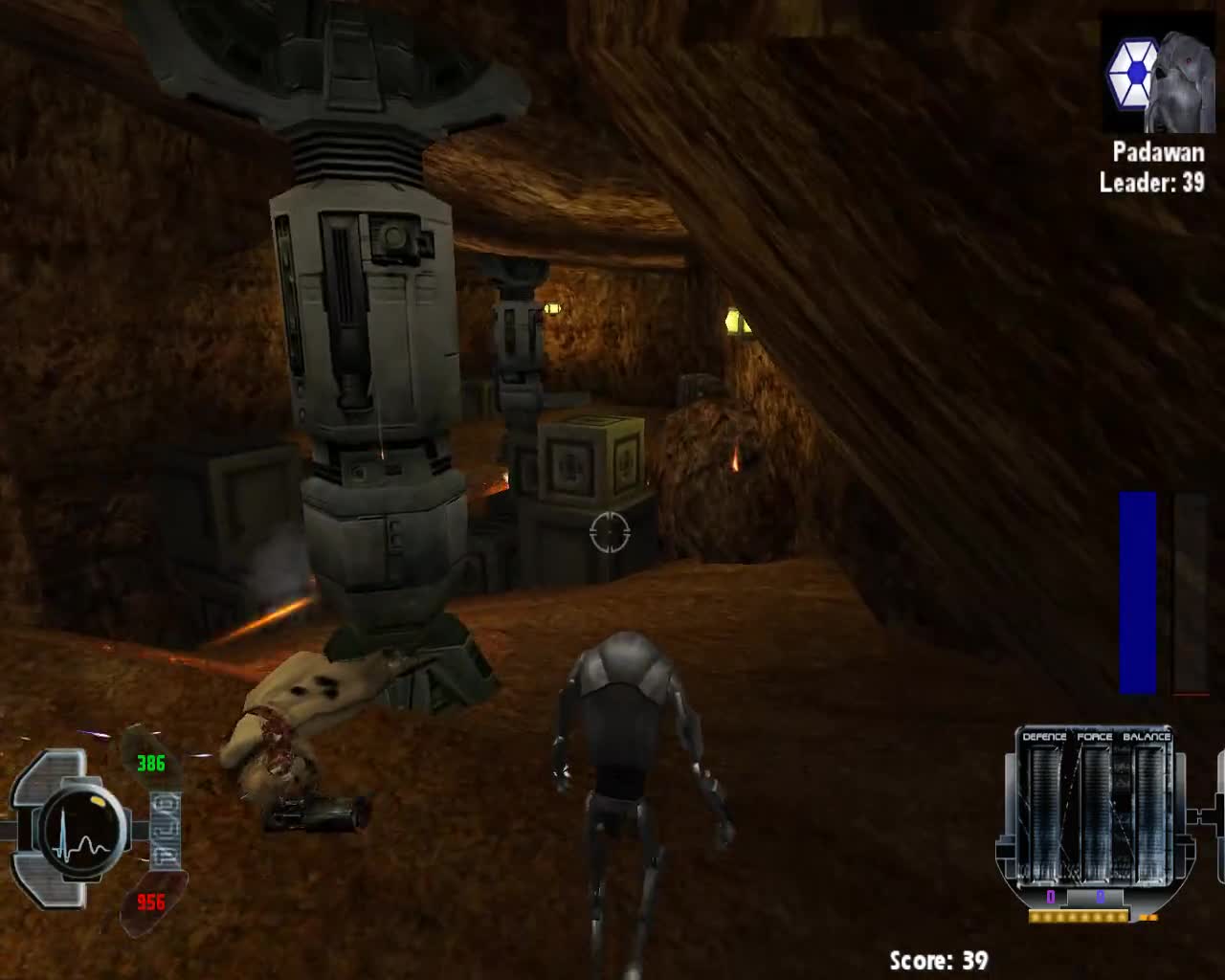Toggle the purple 0 charge indicator
Screen dimensions: 1225x980
[x=1051, y=896]
